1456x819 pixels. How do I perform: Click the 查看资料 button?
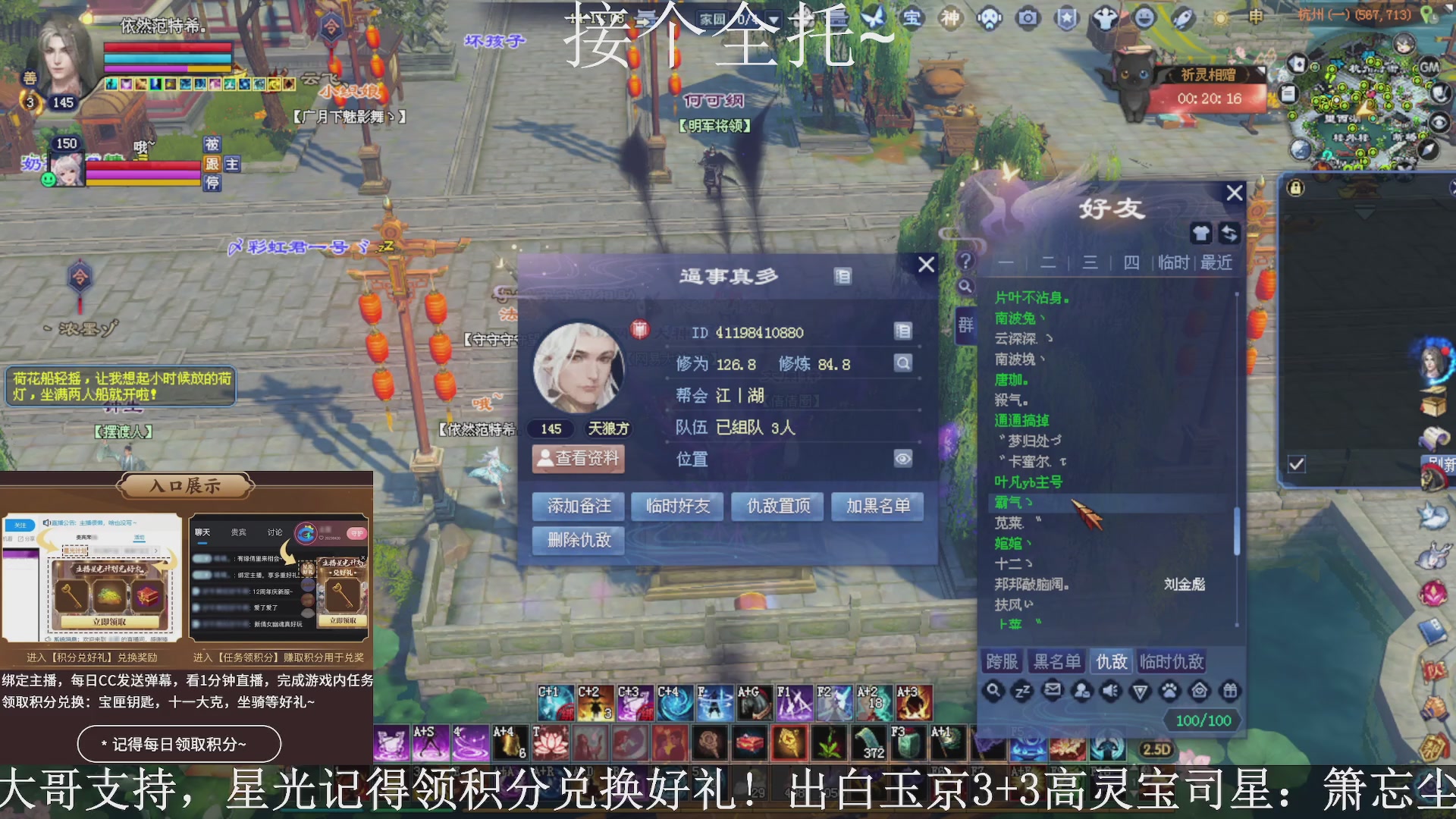coord(579,459)
